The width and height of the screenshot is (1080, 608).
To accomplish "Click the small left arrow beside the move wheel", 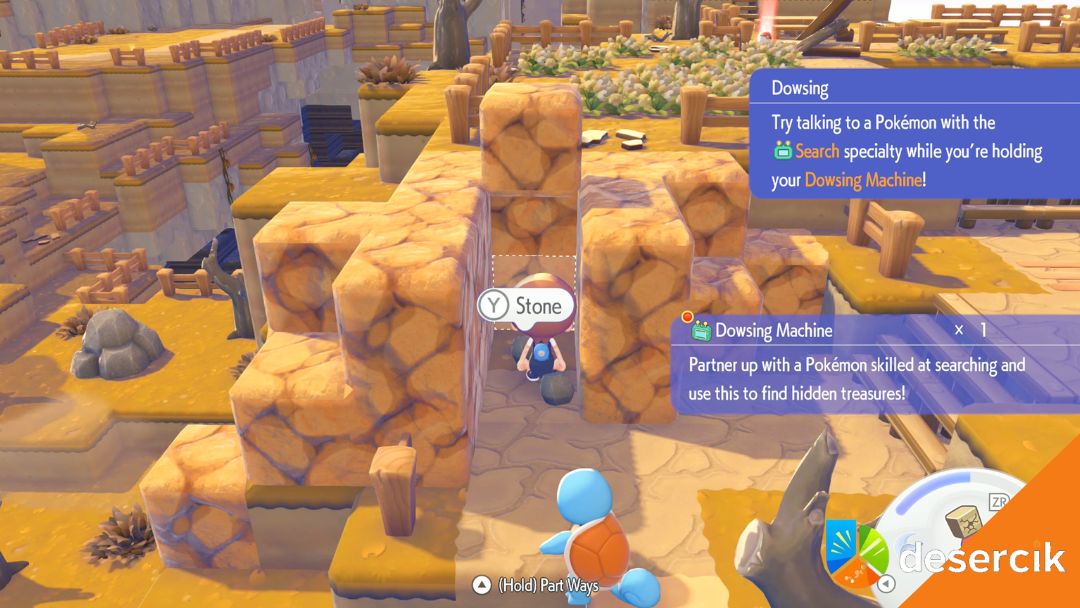I will point(884,584).
